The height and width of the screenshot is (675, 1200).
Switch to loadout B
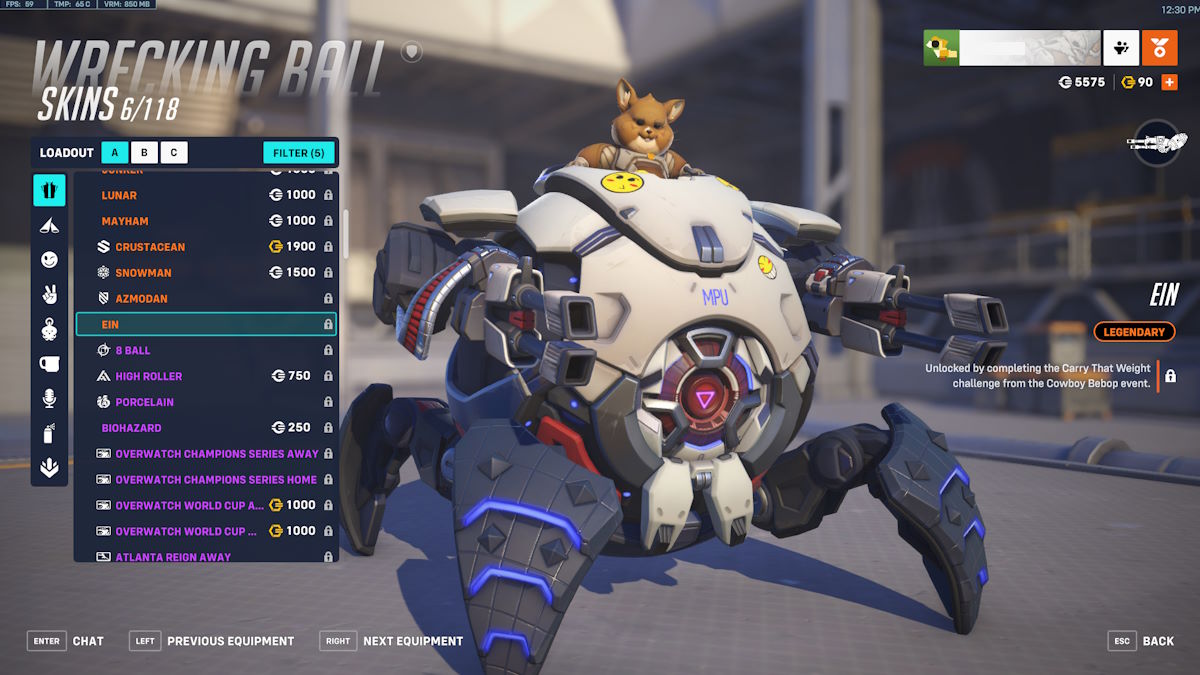pos(144,153)
